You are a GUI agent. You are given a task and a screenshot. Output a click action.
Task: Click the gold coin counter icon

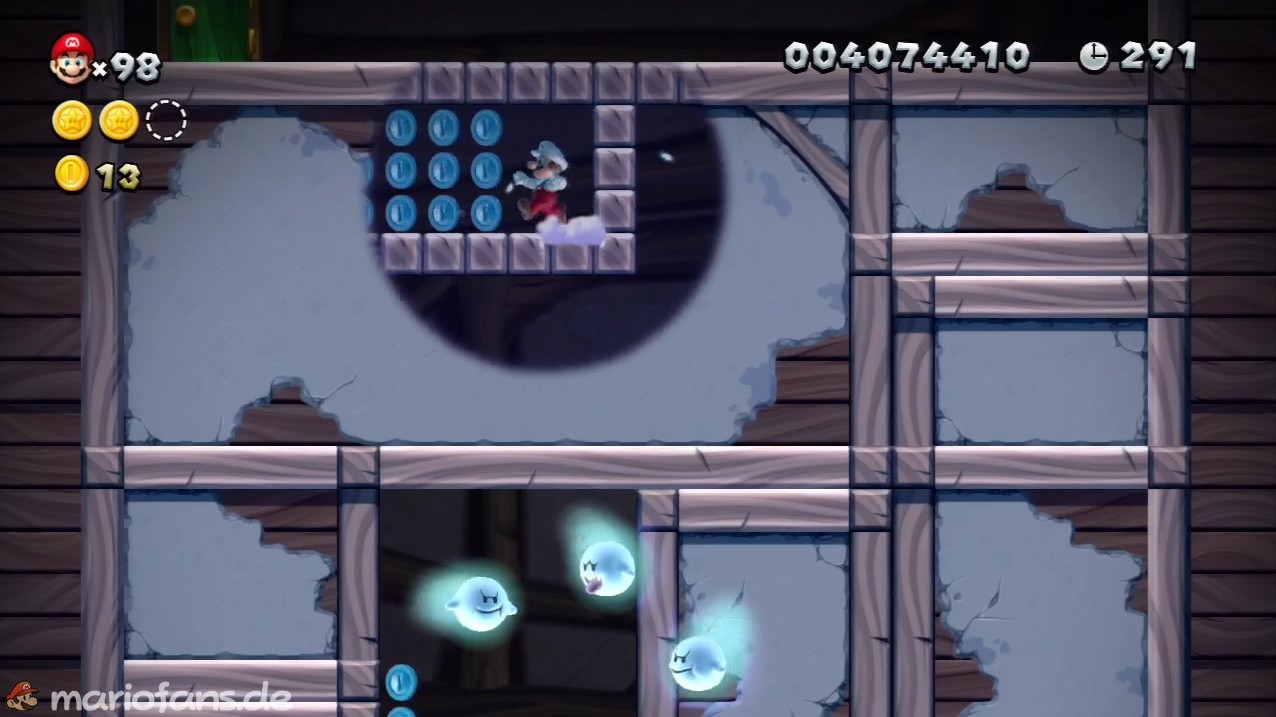pyautogui.click(x=72, y=174)
